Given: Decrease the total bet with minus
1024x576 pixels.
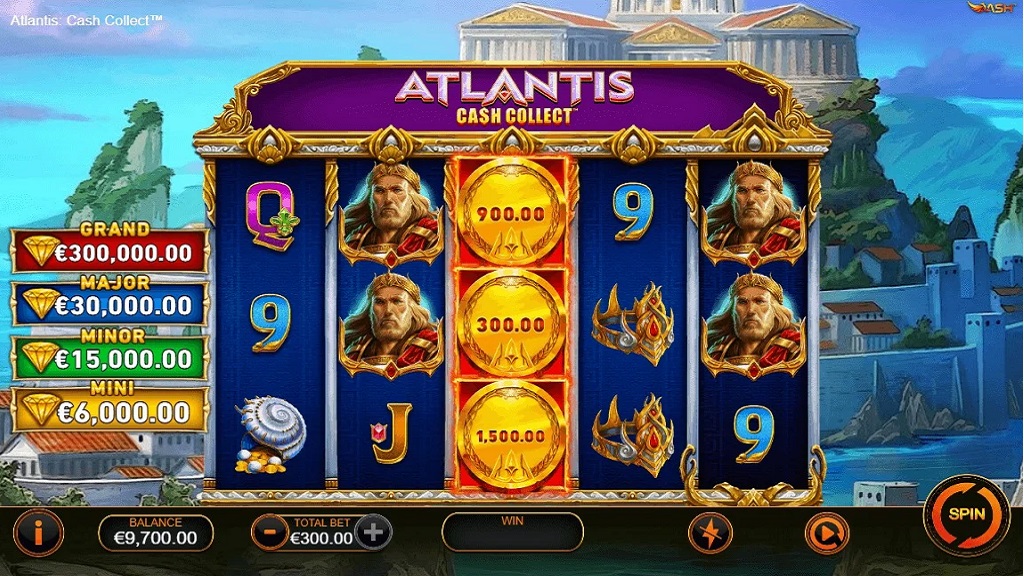Looking at the screenshot, I should [270, 532].
